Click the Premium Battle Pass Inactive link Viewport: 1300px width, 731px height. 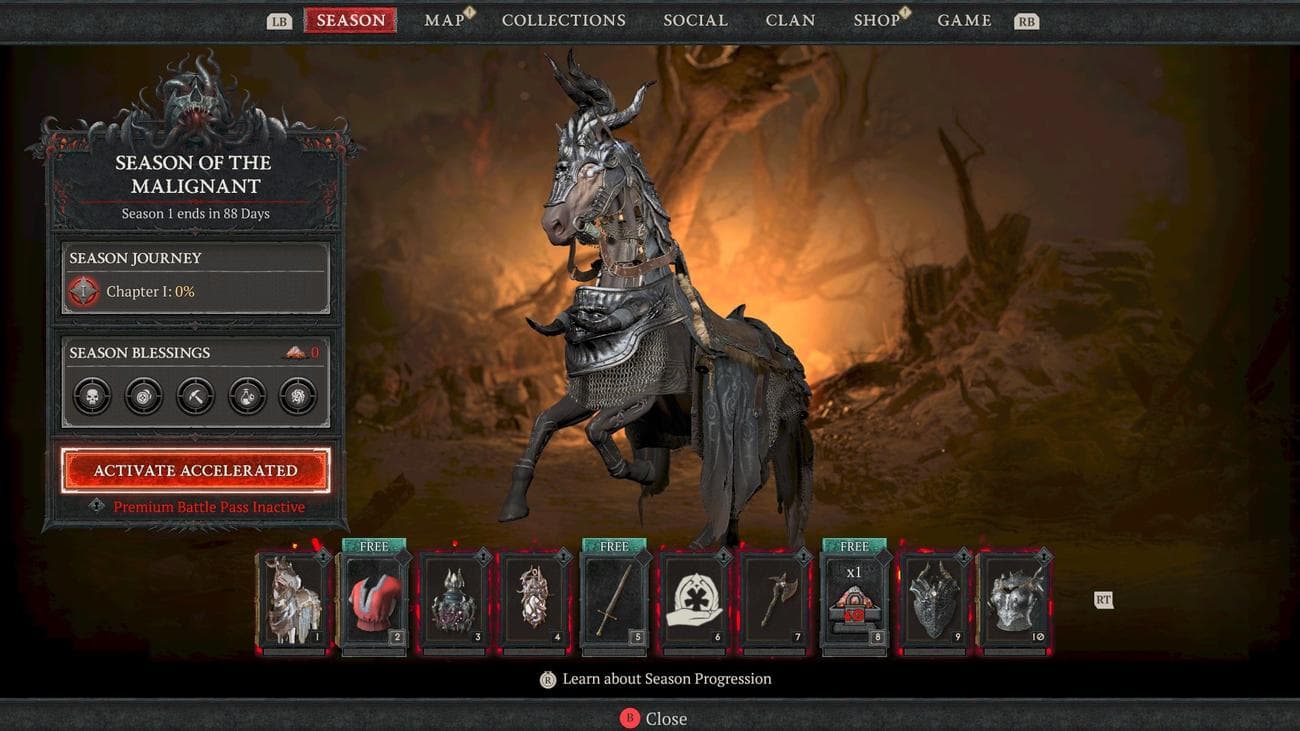coord(210,507)
